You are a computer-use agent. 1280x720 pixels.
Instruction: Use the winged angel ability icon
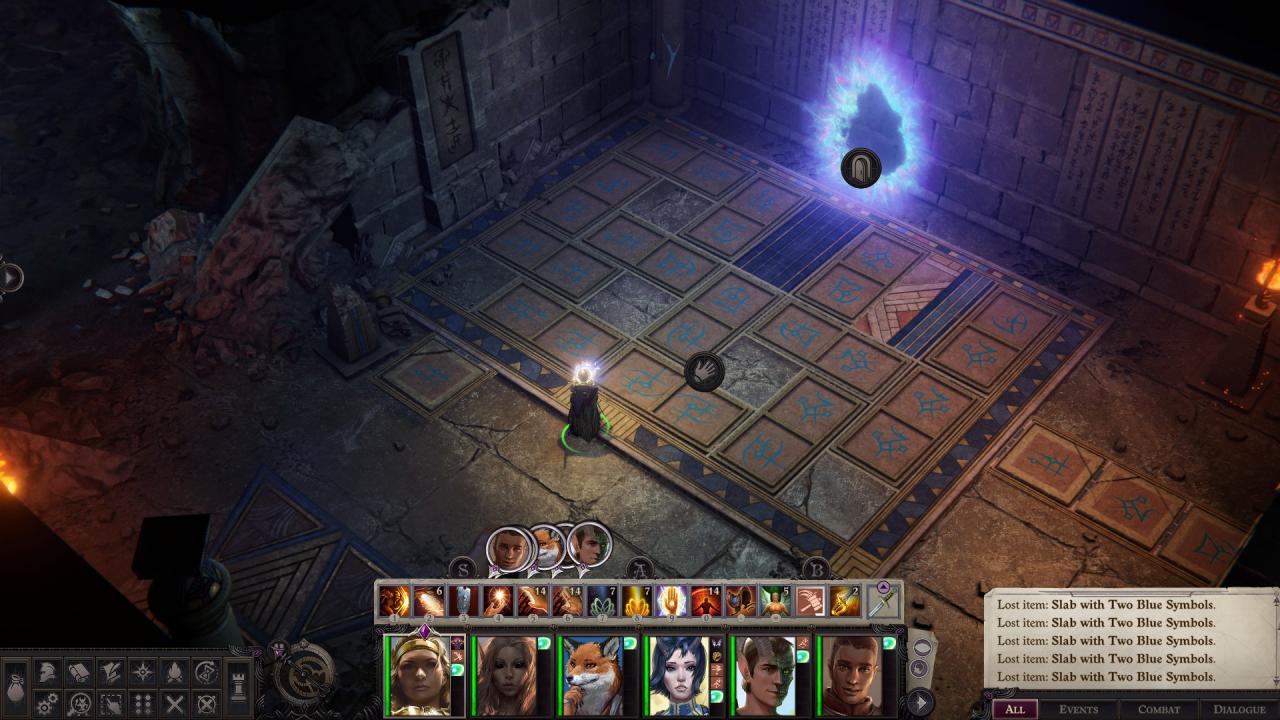tap(773, 601)
